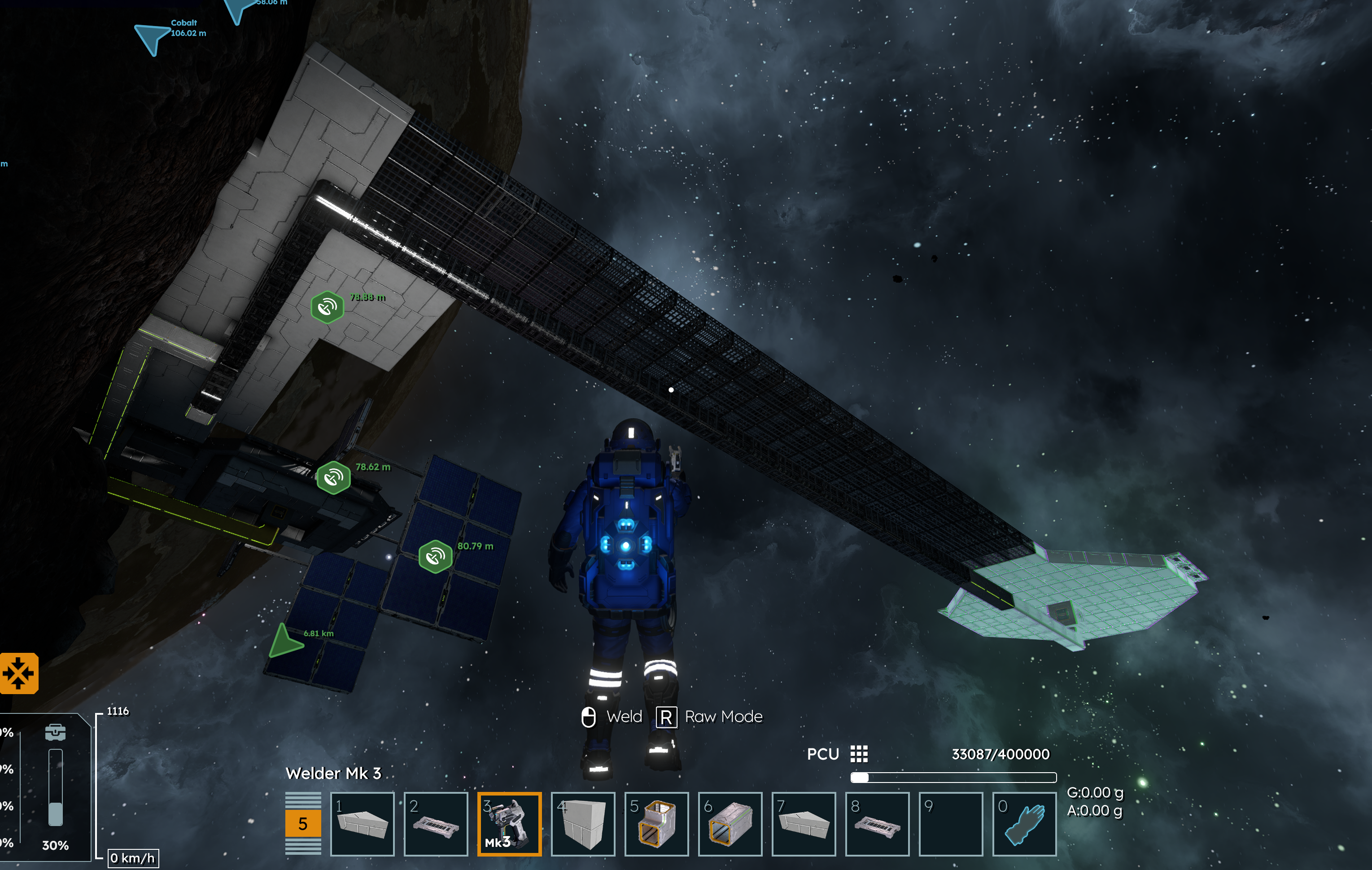Select the flat panel block in slot 8

877,823
